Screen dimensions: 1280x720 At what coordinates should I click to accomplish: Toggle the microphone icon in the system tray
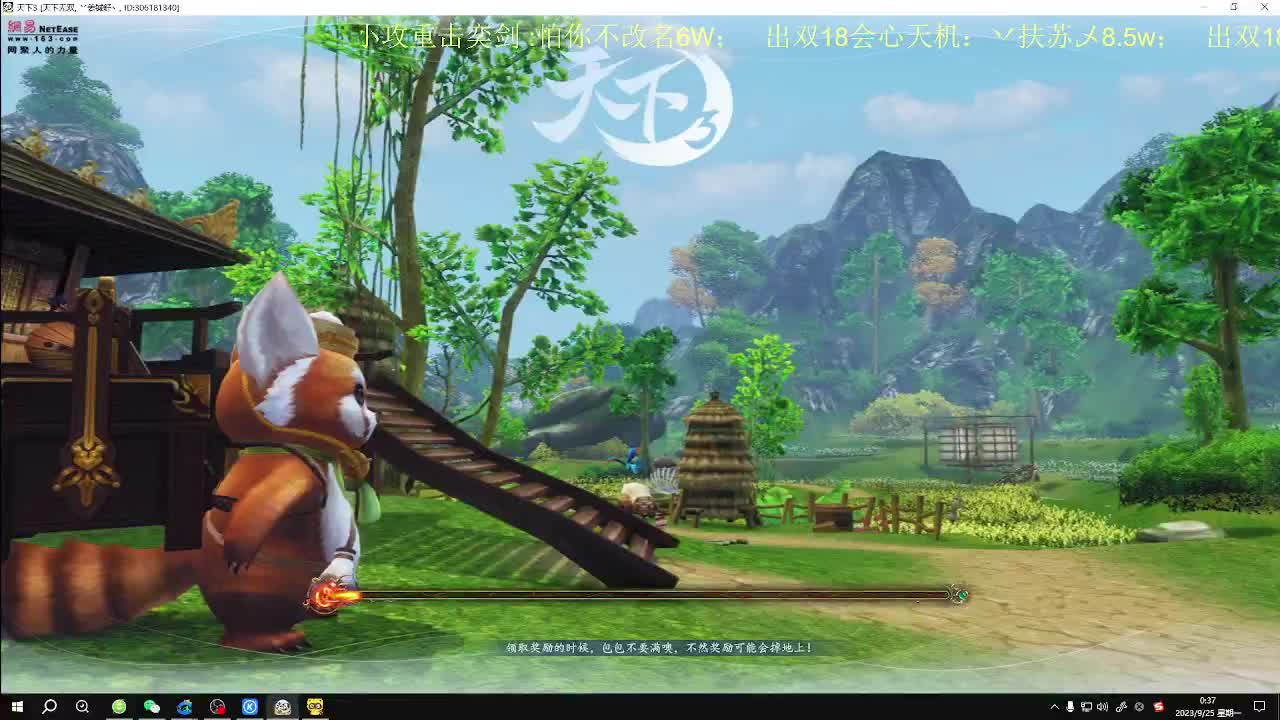[x=1070, y=707]
